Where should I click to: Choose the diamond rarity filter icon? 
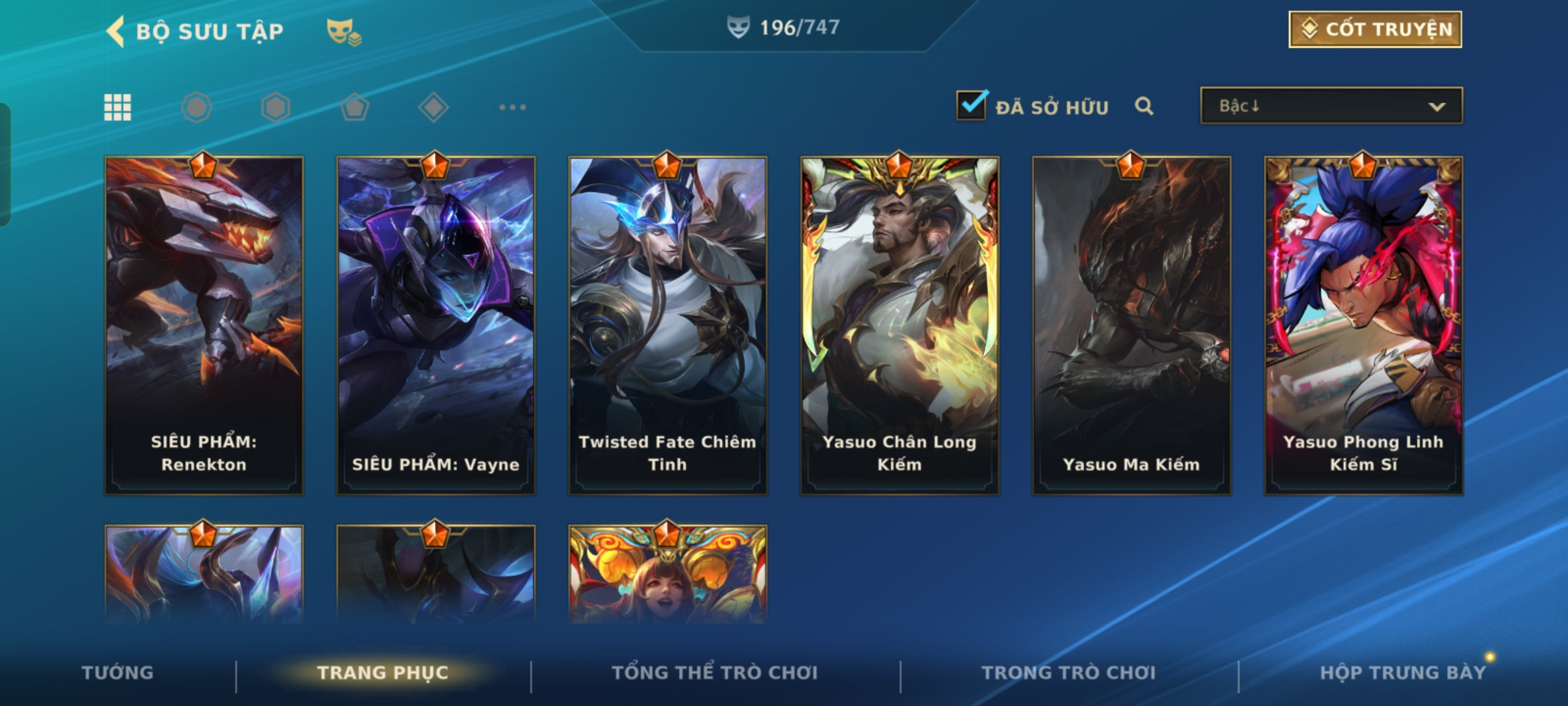(x=433, y=107)
